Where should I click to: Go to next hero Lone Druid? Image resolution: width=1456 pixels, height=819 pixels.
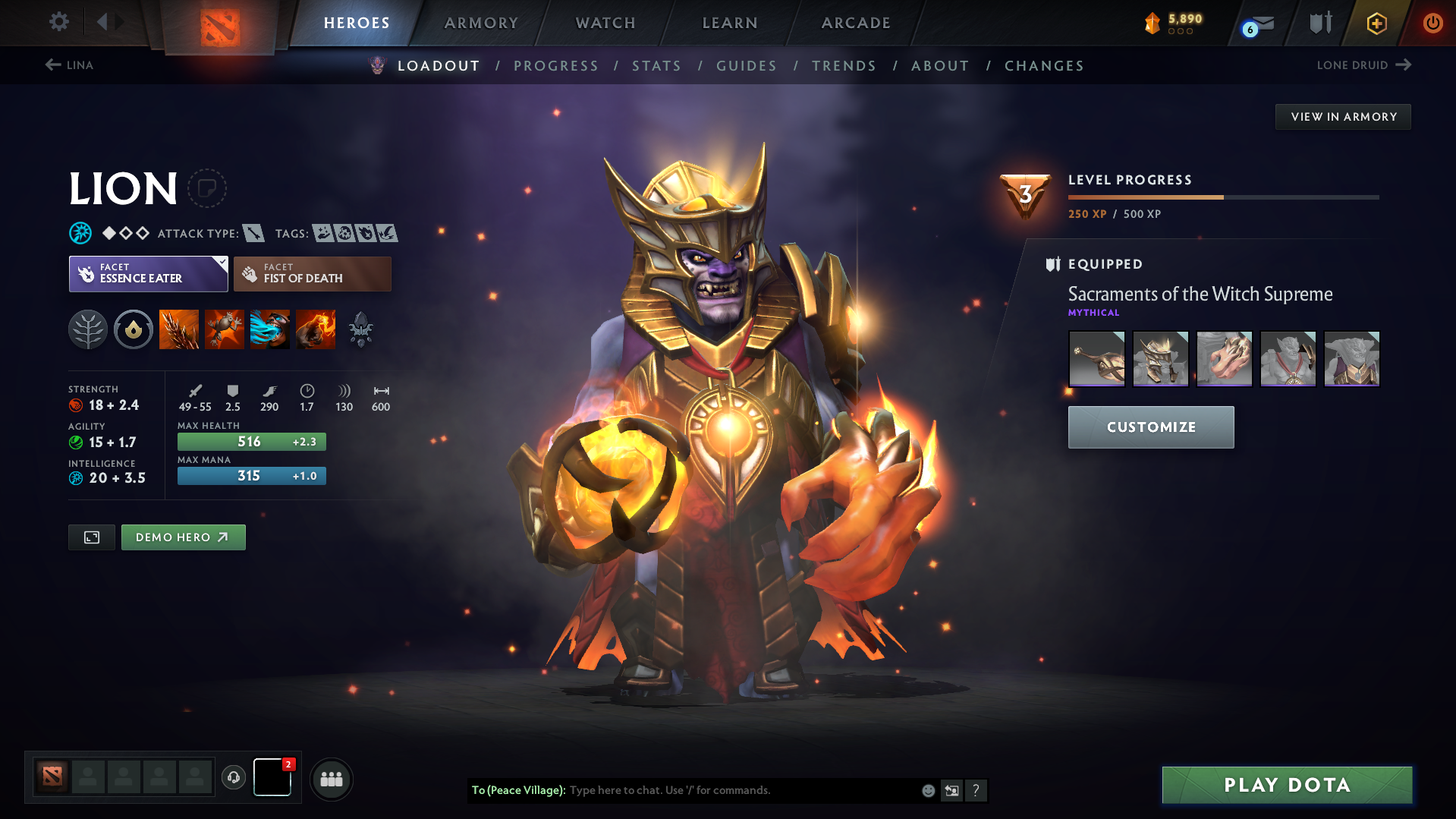(x=1364, y=65)
